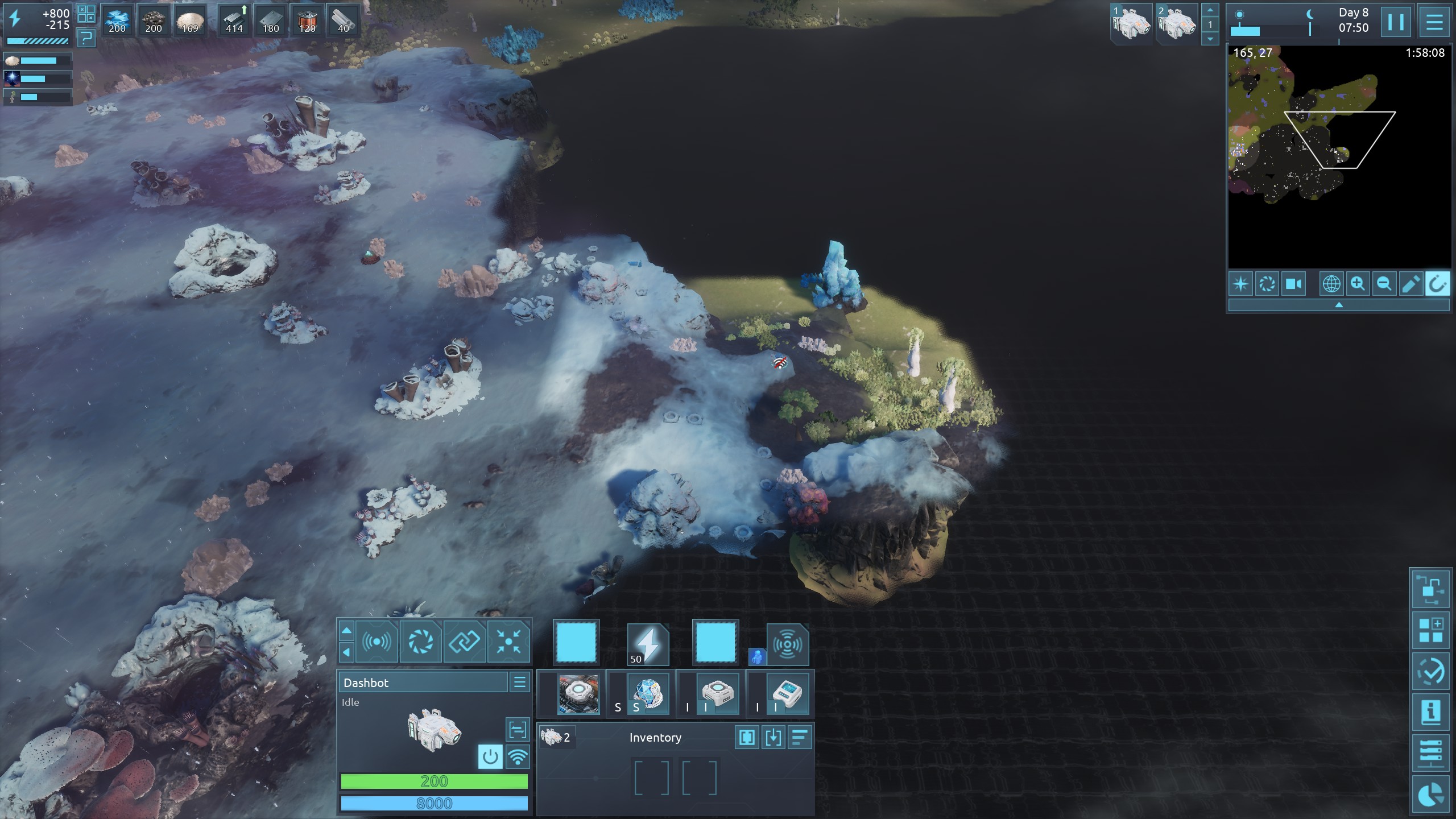Activate the minimap pencil drawing tool
1456x819 pixels.
click(x=1410, y=284)
